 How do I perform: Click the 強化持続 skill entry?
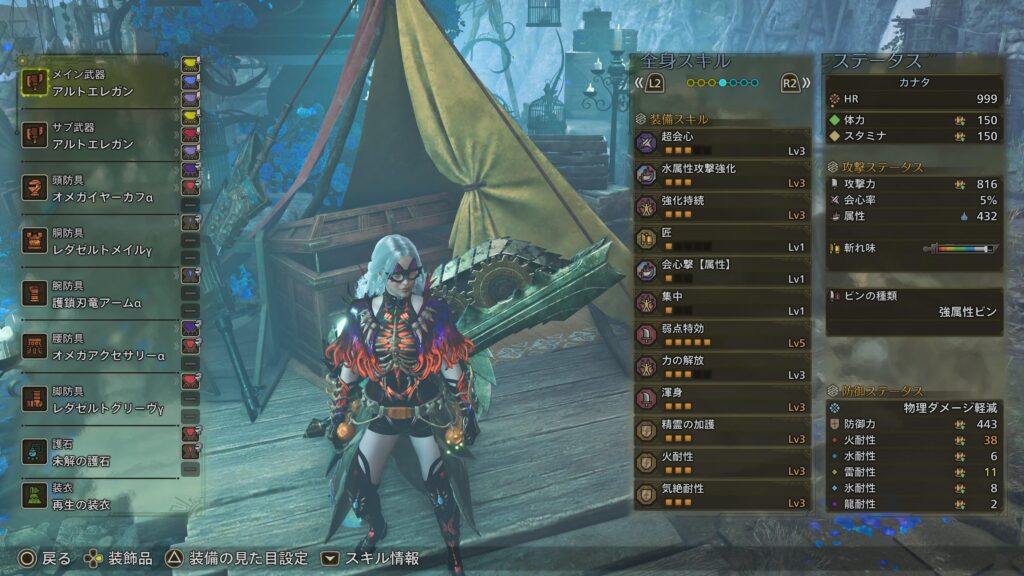pyautogui.click(x=721, y=207)
